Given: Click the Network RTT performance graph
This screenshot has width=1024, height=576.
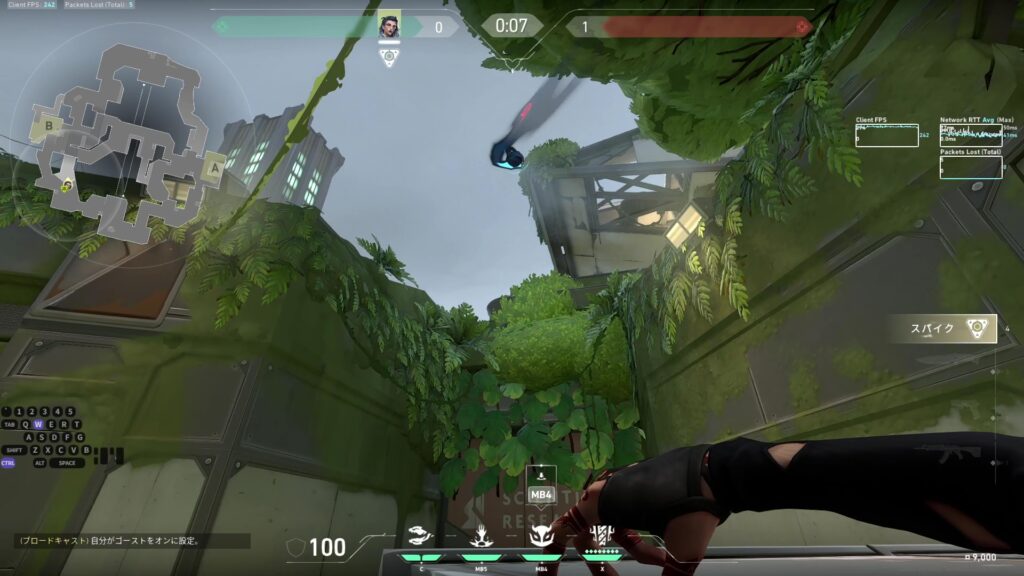Looking at the screenshot, I should pos(970,136).
